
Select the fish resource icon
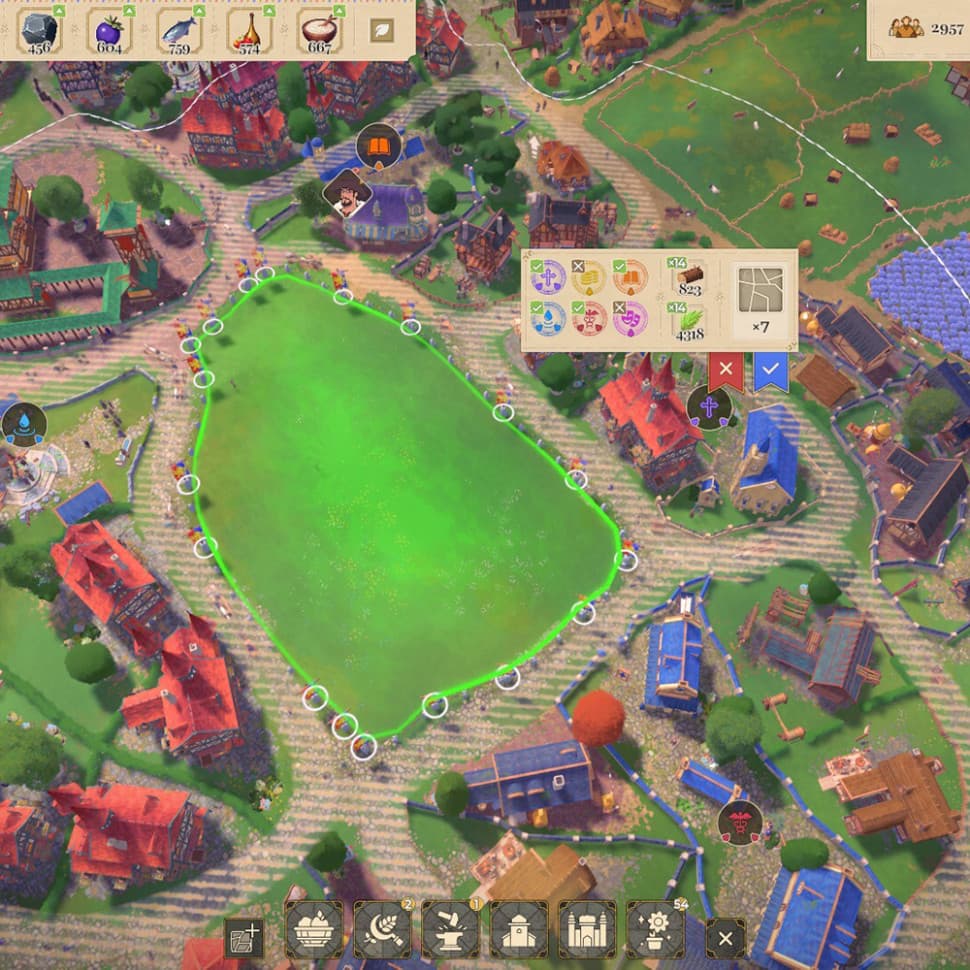pyautogui.click(x=180, y=32)
